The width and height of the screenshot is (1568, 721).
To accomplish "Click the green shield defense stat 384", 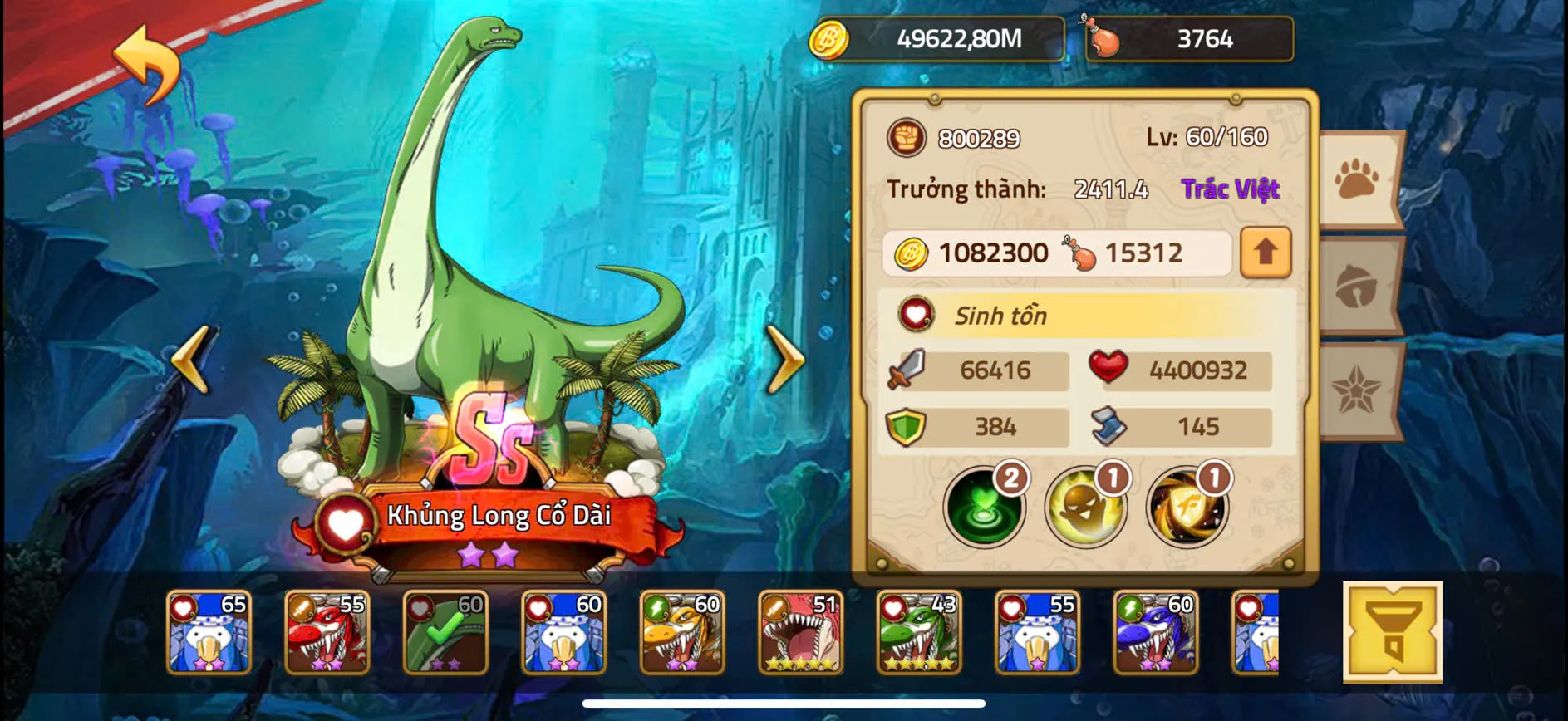I will (976, 426).
